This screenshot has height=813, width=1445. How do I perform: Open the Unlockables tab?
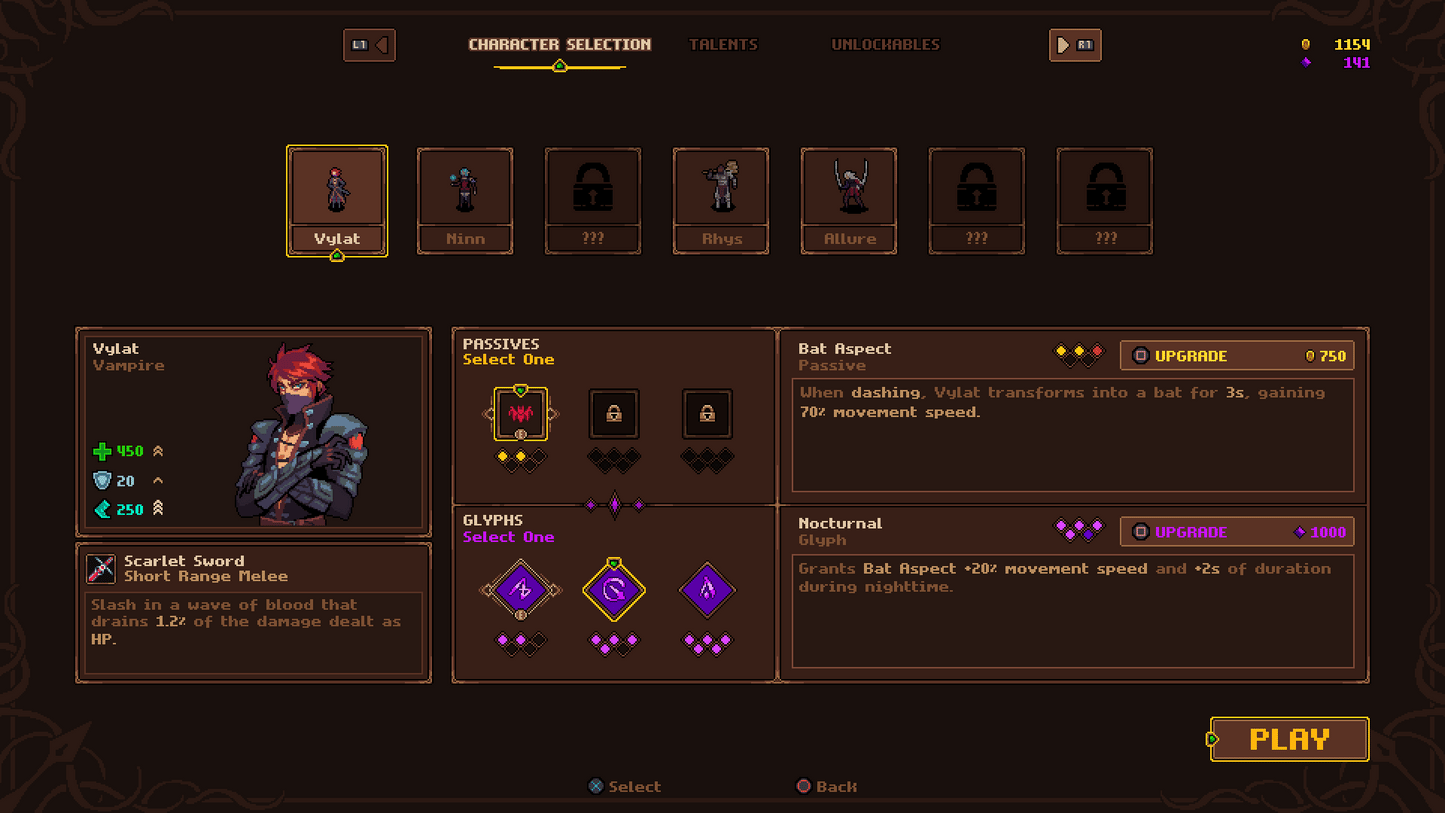(885, 45)
